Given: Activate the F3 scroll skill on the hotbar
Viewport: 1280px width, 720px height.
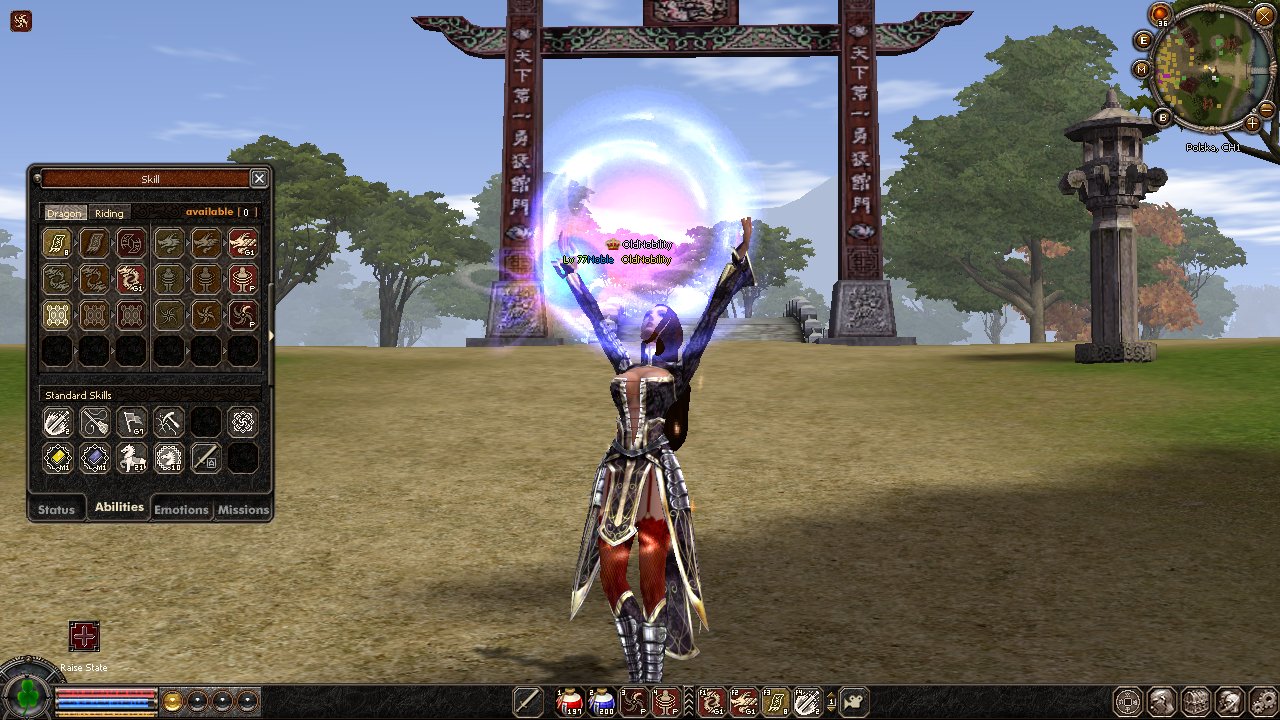Looking at the screenshot, I should tap(775, 702).
